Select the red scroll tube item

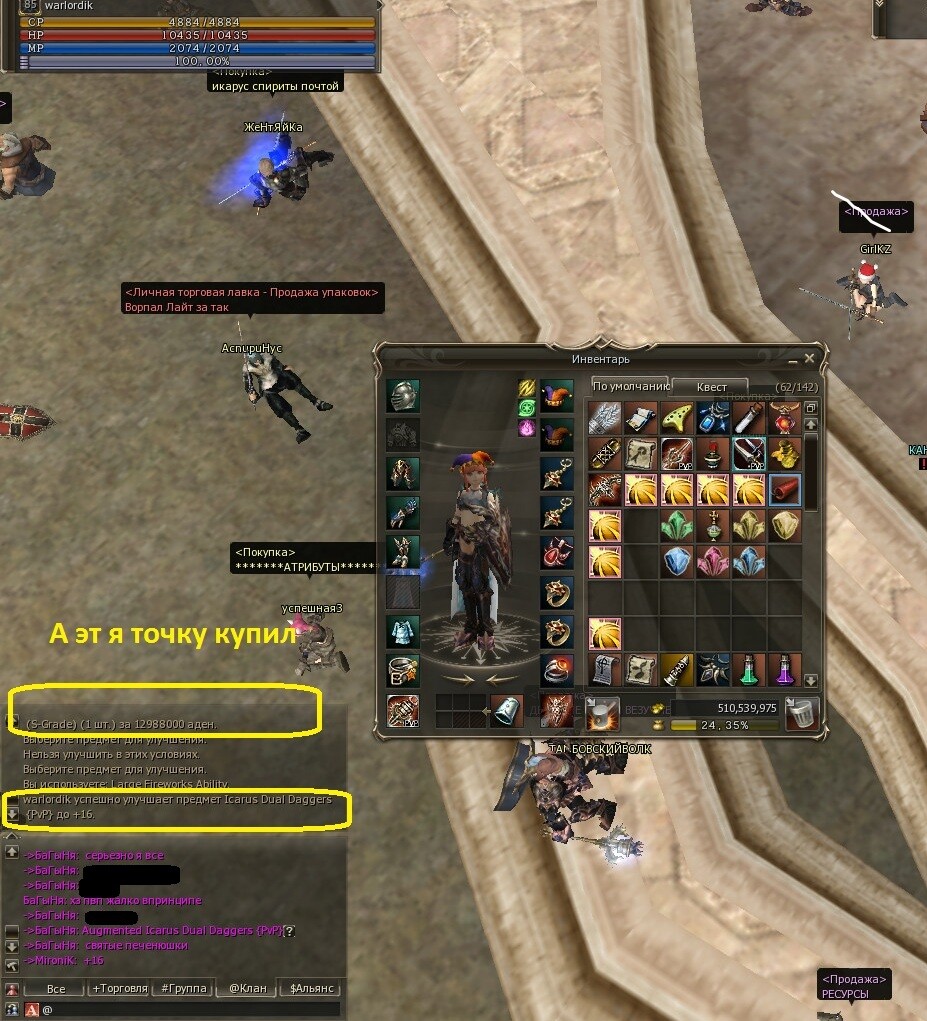pos(784,490)
